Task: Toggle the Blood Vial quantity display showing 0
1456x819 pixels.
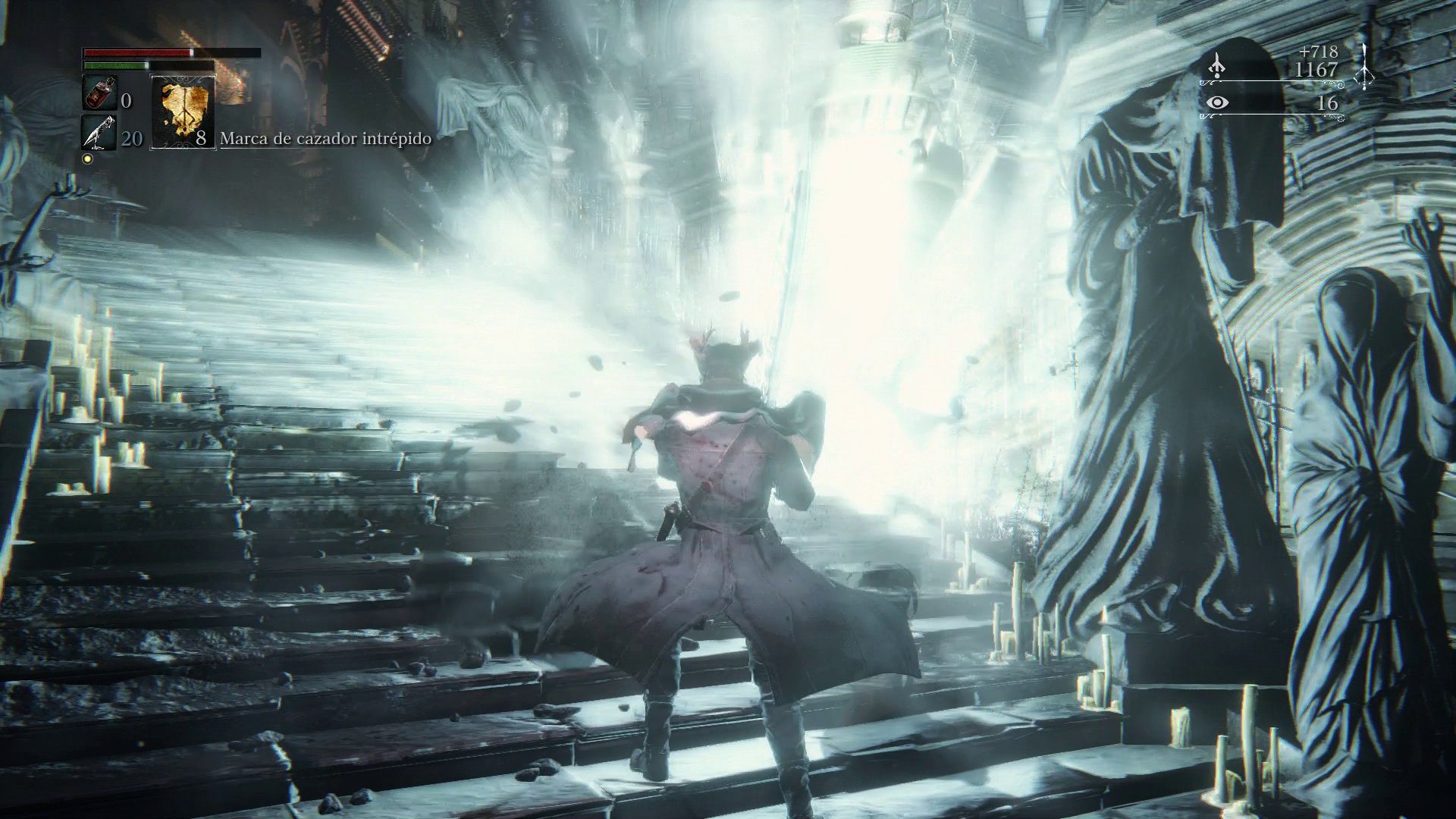Action: [126, 101]
